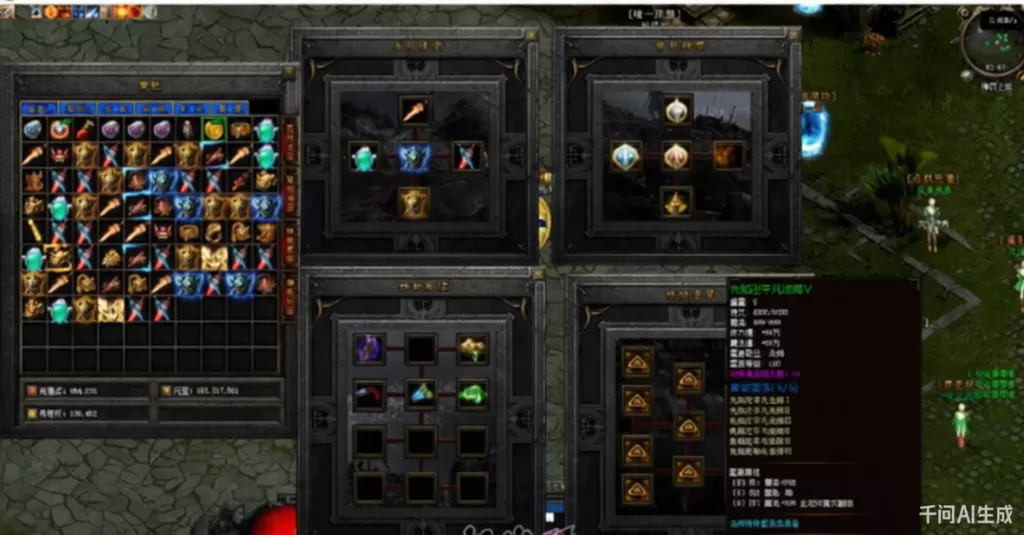Switch to the first inventory bag tab
Screen dimensions: 1024x535
38,107
